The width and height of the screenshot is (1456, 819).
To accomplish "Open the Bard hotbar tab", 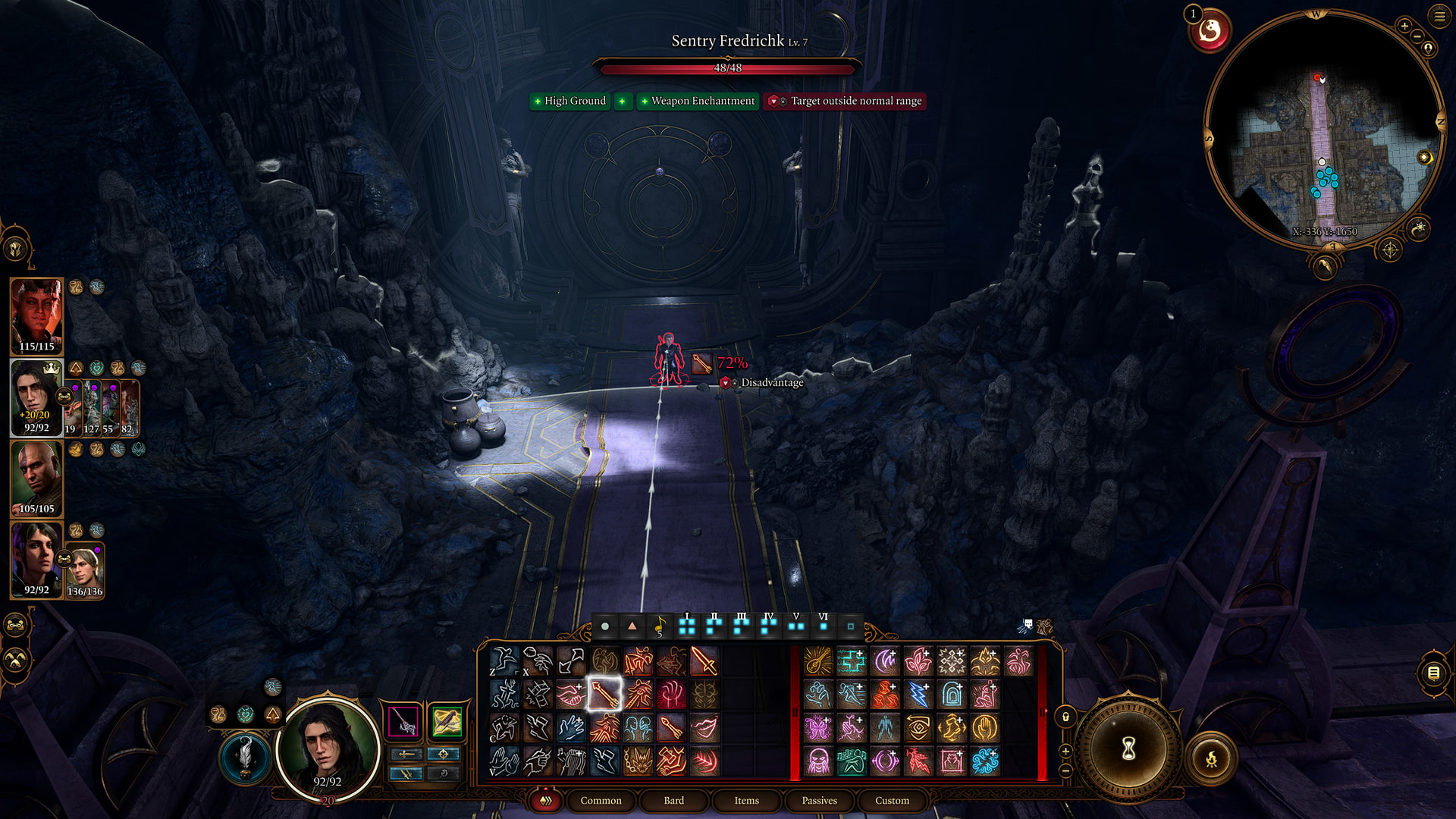I will [x=673, y=800].
